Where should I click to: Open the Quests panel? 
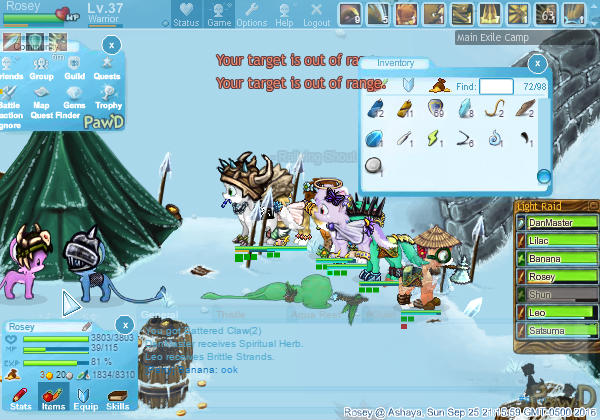pos(106,68)
